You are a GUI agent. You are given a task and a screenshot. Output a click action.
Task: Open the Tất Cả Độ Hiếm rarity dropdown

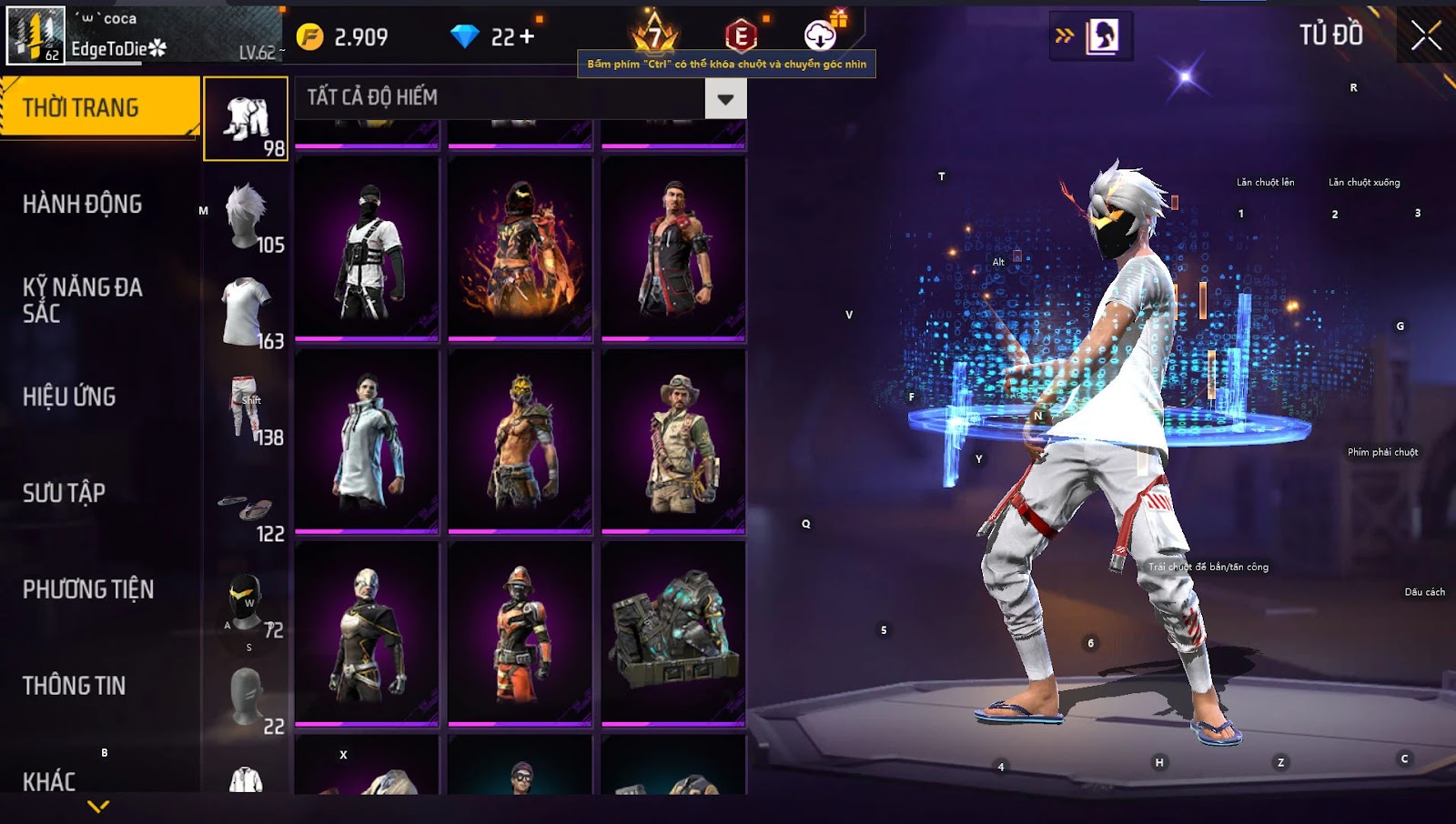pos(725,98)
